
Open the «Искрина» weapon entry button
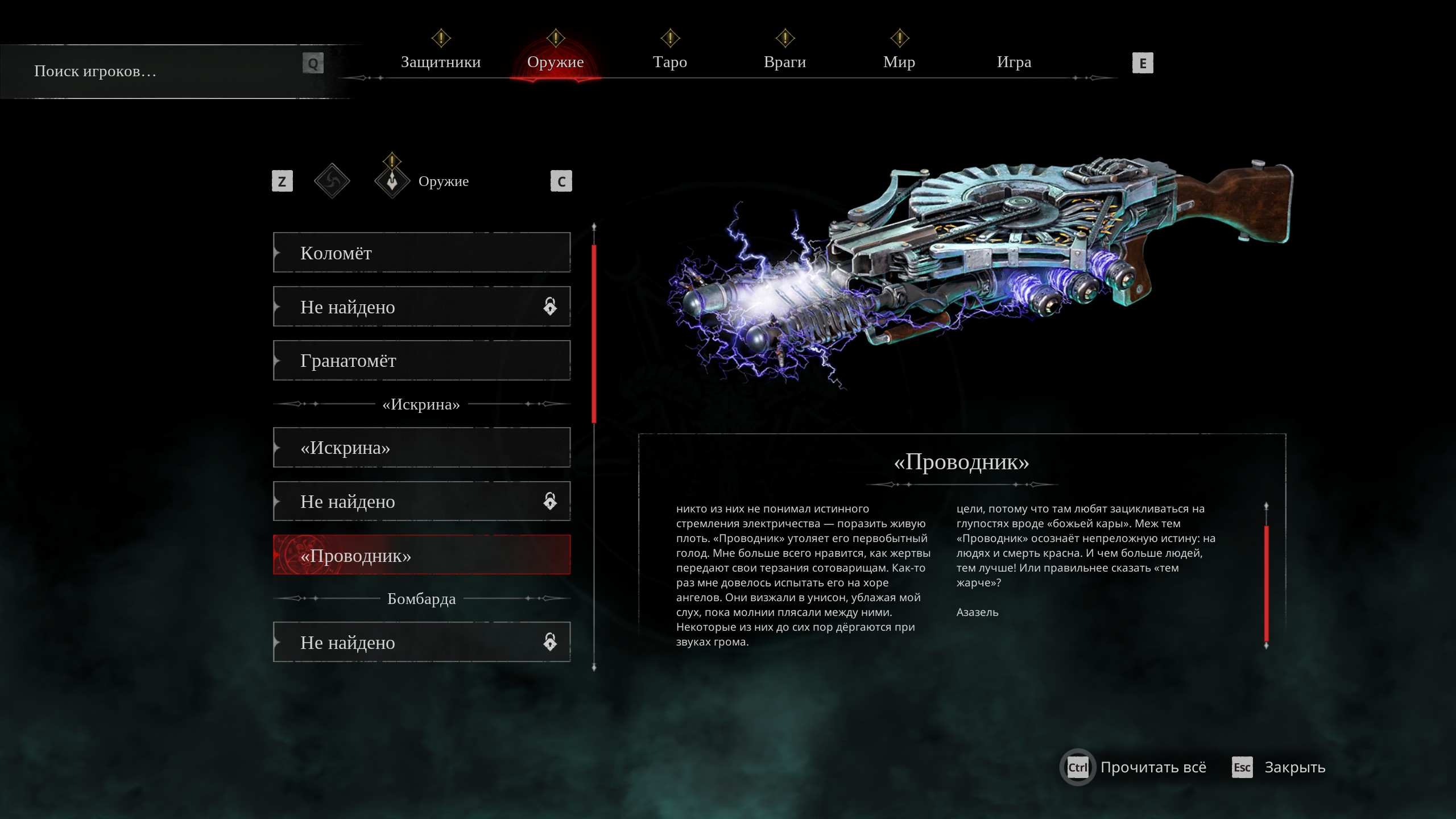tap(421, 448)
